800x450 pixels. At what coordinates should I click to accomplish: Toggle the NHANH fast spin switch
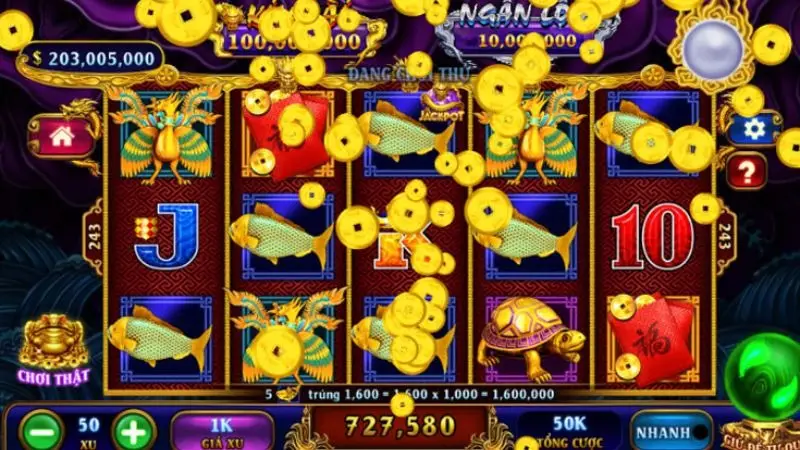[670, 432]
